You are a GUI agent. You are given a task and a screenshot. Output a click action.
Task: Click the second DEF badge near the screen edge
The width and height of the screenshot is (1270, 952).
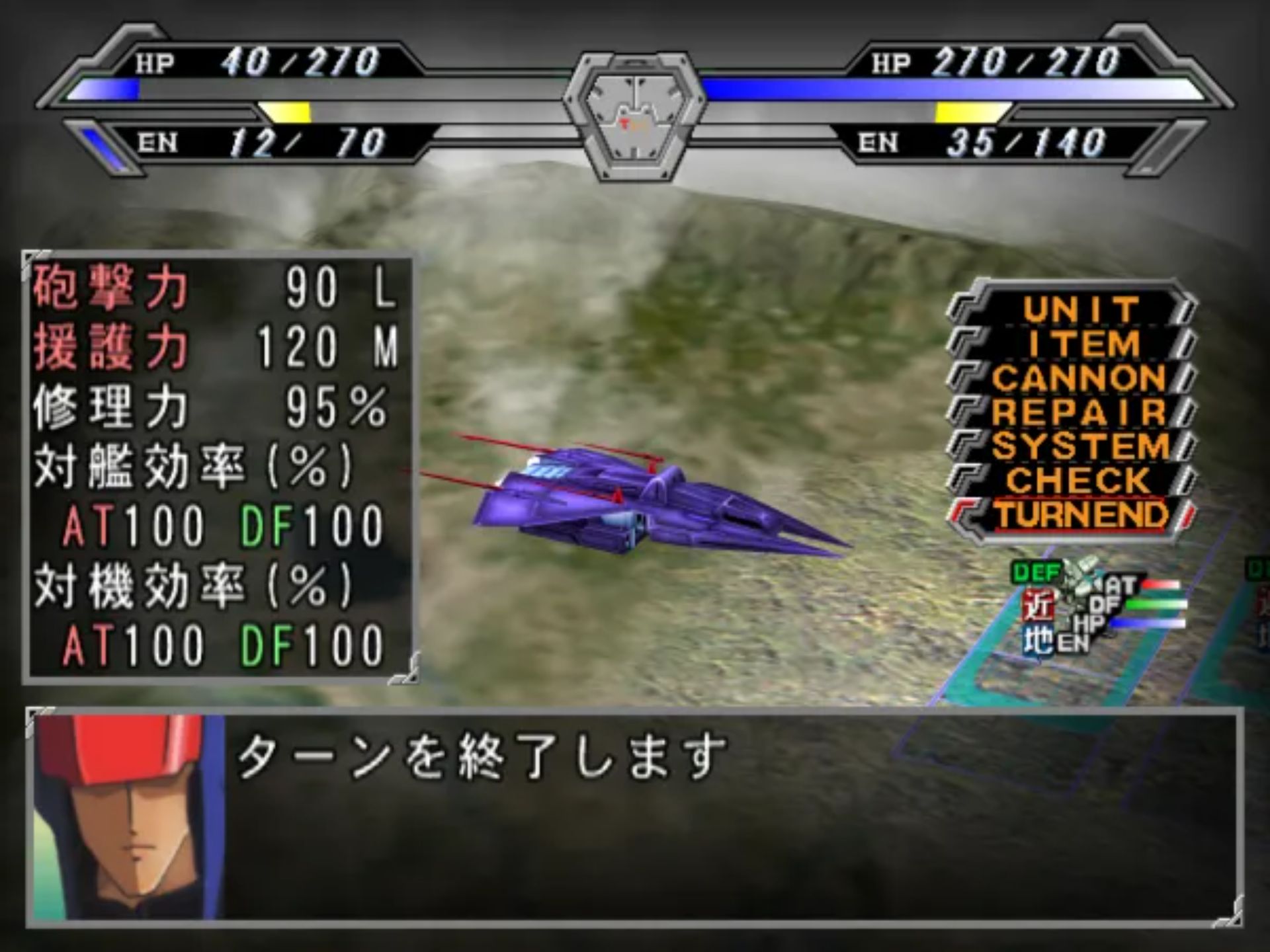[x=1260, y=570]
